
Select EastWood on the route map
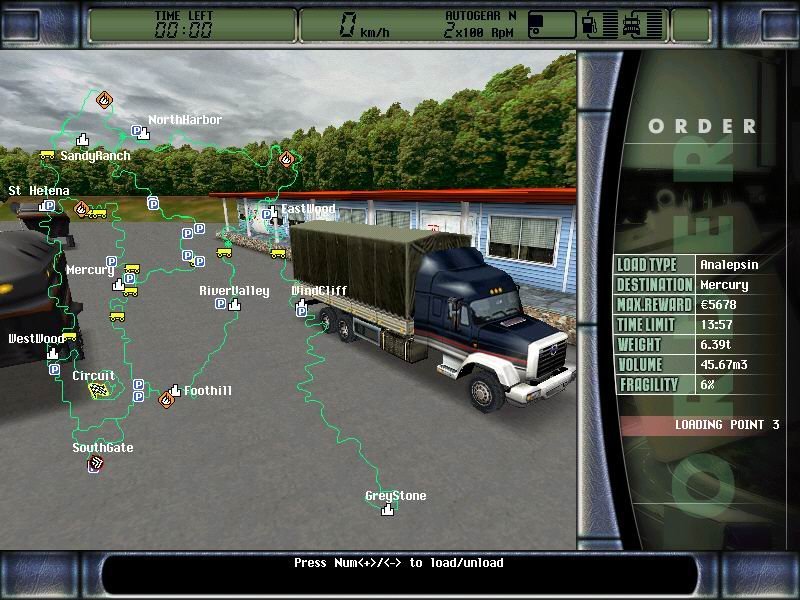(271, 213)
